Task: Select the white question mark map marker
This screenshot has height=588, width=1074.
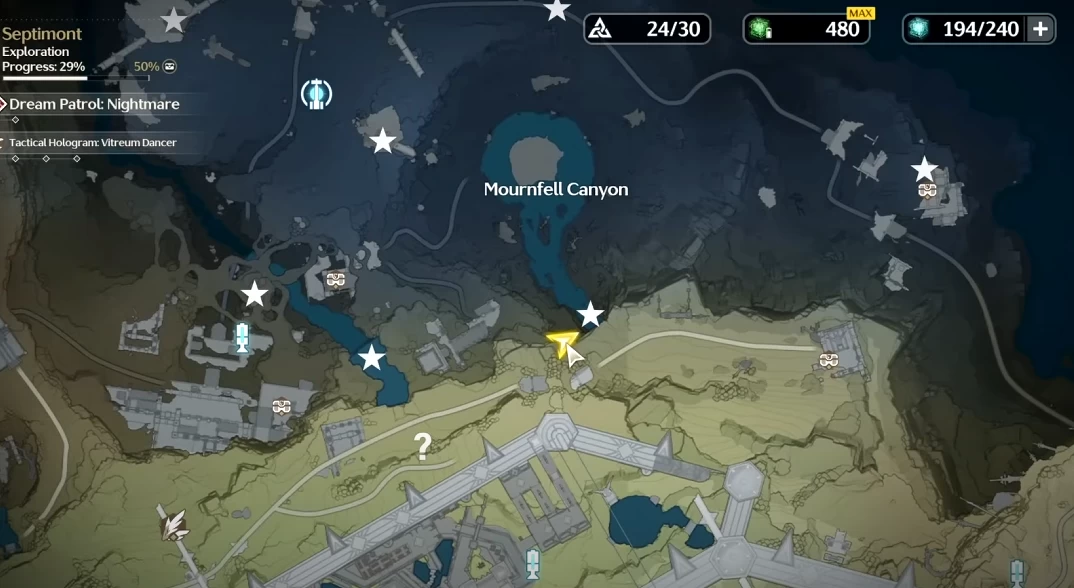Action: click(x=423, y=446)
